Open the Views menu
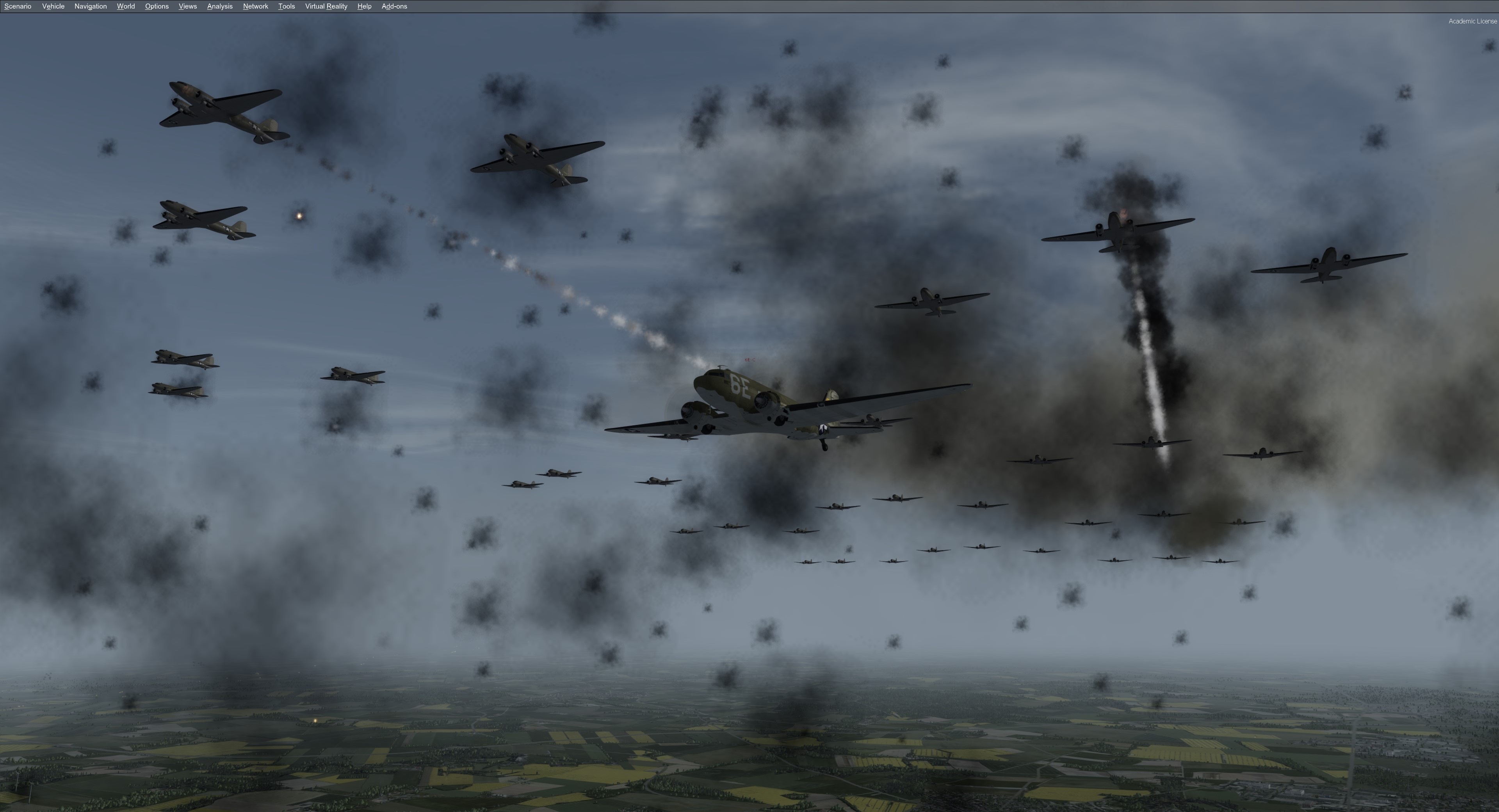 point(187,6)
